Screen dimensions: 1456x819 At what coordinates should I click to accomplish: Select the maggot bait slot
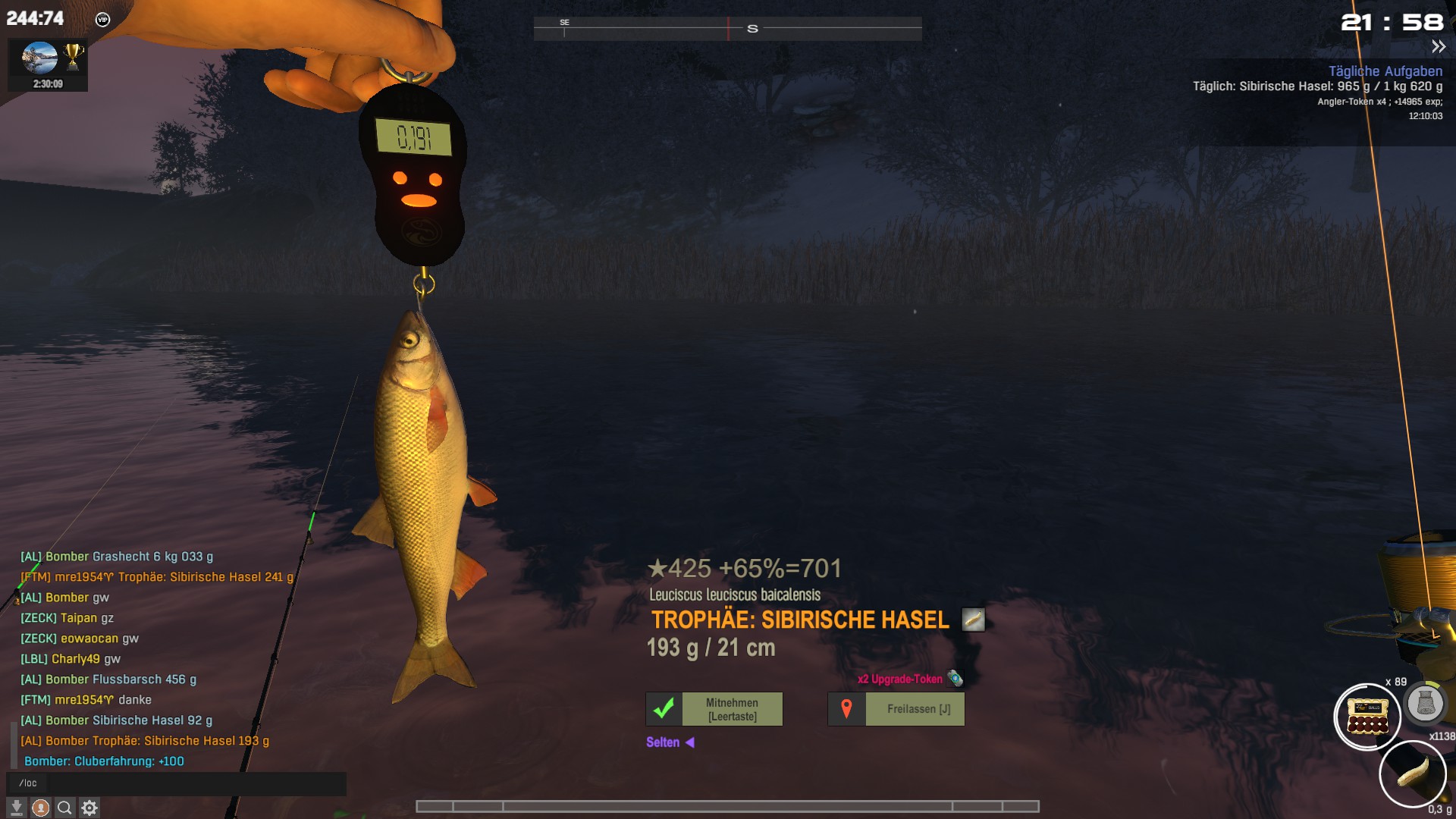[1412, 774]
